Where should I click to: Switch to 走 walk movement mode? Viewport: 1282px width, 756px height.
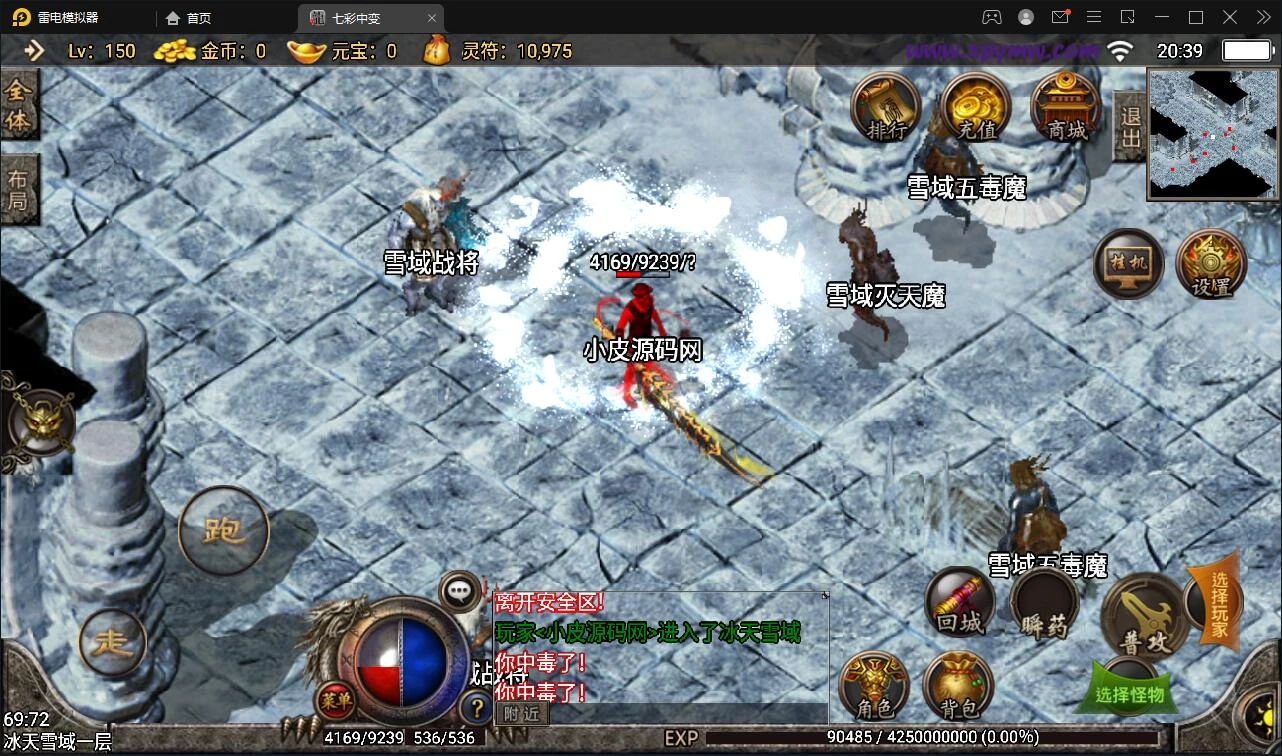(x=112, y=642)
